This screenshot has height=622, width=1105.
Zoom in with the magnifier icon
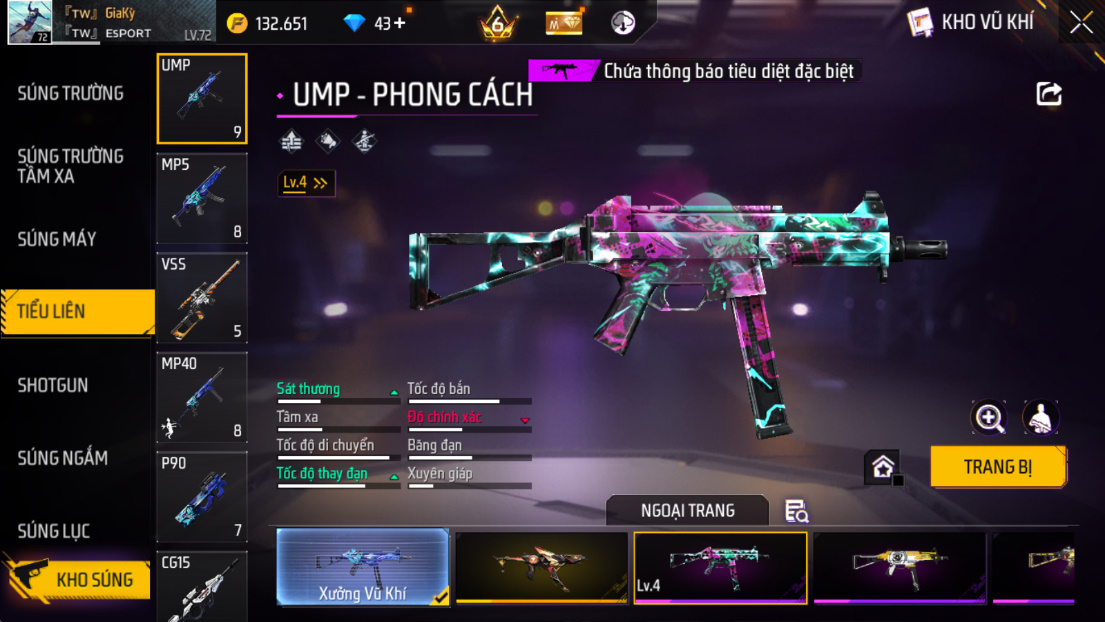pos(989,418)
